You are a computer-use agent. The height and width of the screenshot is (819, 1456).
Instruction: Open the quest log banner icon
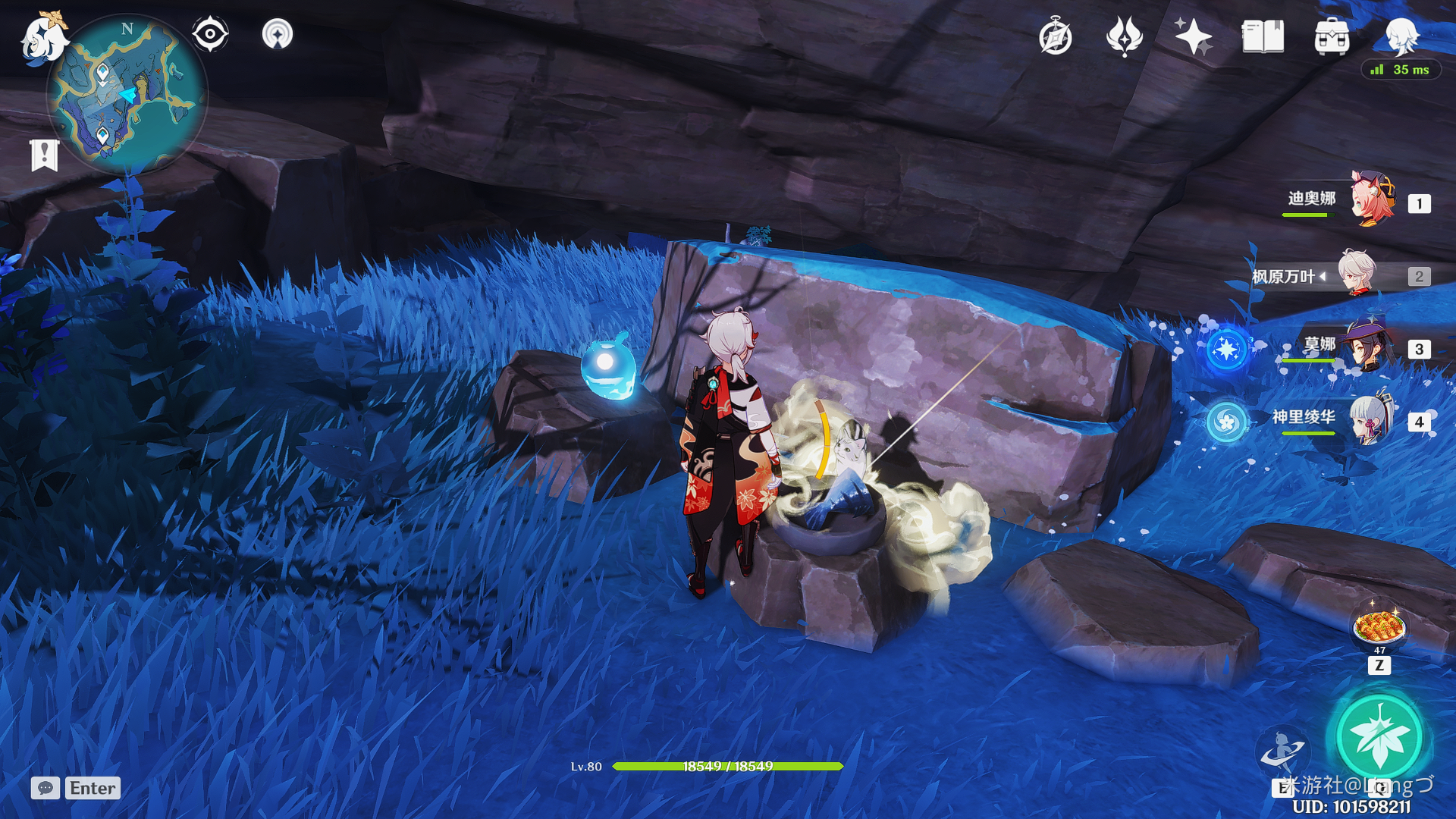[x=44, y=155]
